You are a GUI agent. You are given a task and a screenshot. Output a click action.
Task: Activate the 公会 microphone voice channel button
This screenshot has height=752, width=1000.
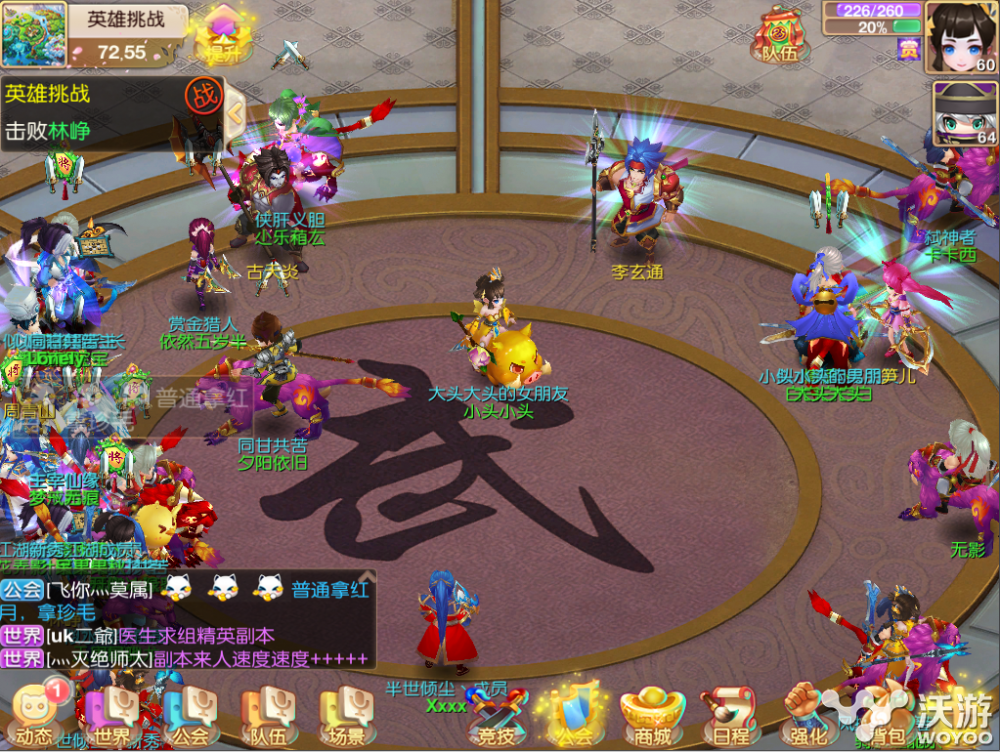(x=191, y=714)
